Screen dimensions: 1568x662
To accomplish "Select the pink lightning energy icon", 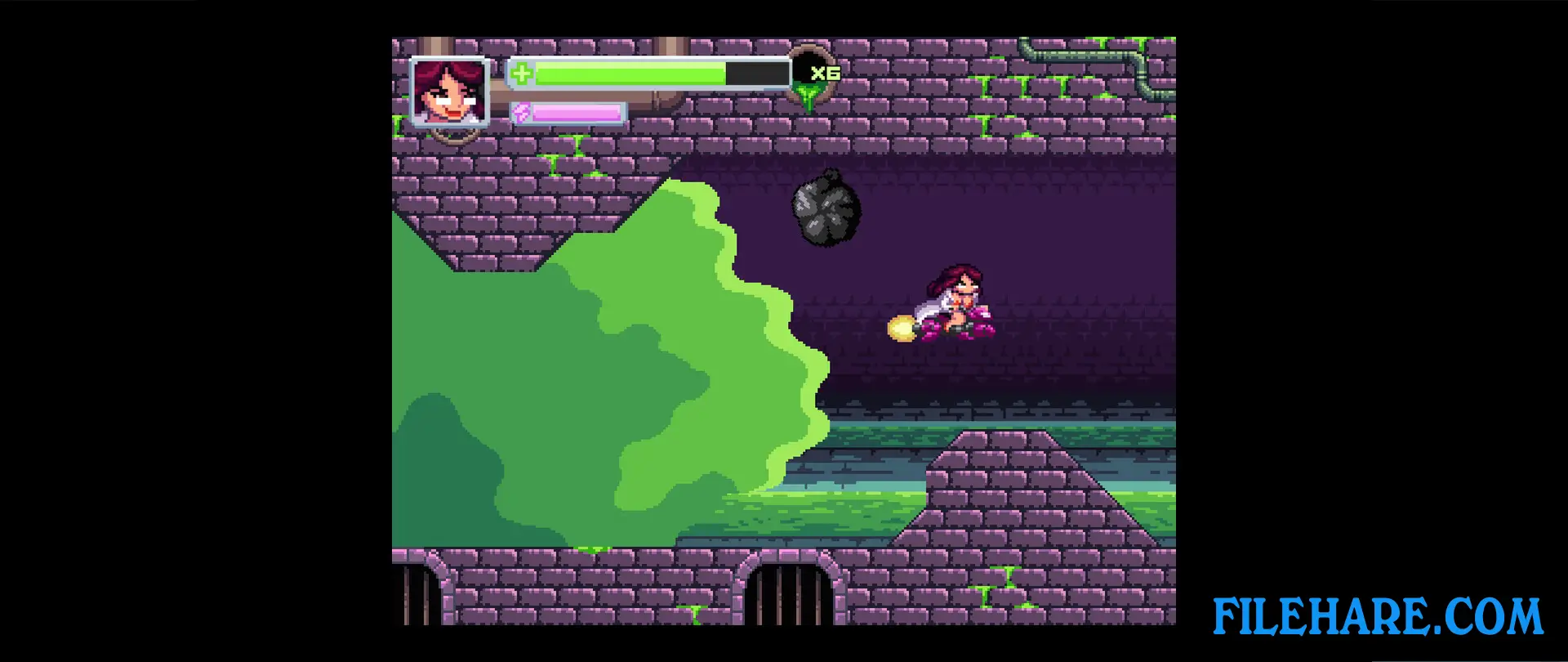I will (522, 113).
